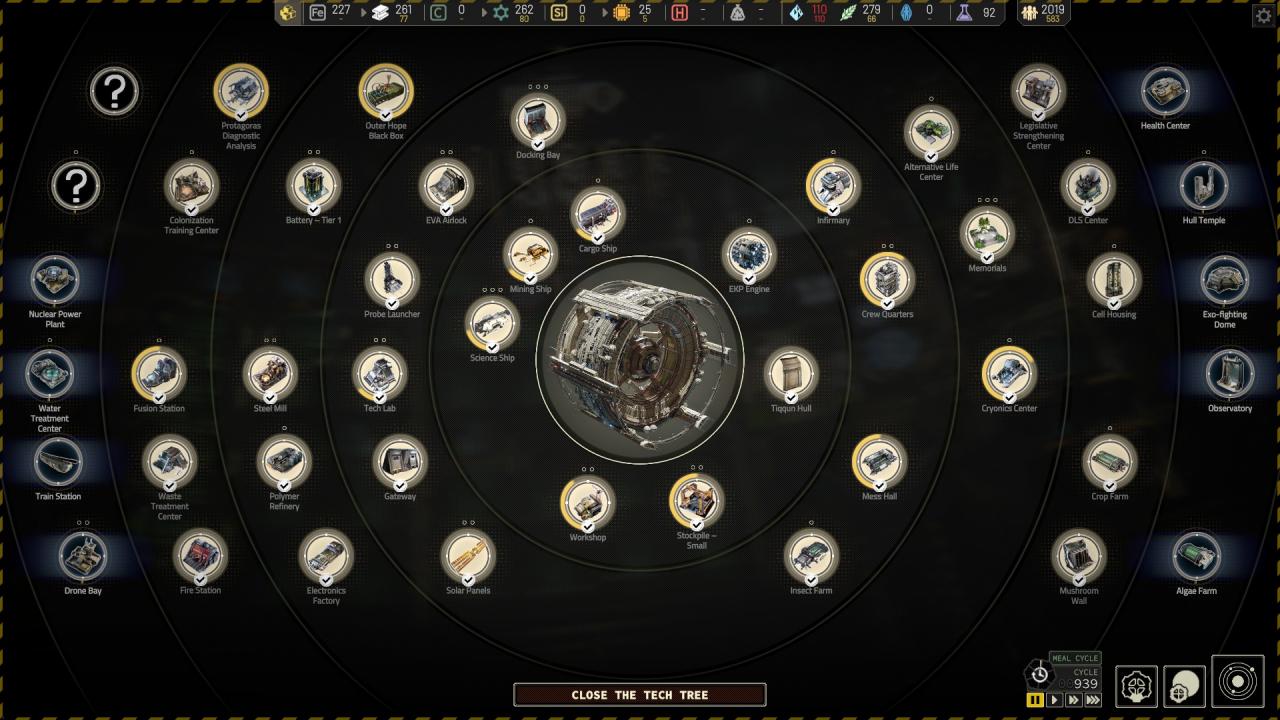
Task: Close the tech tree
Action: point(640,695)
